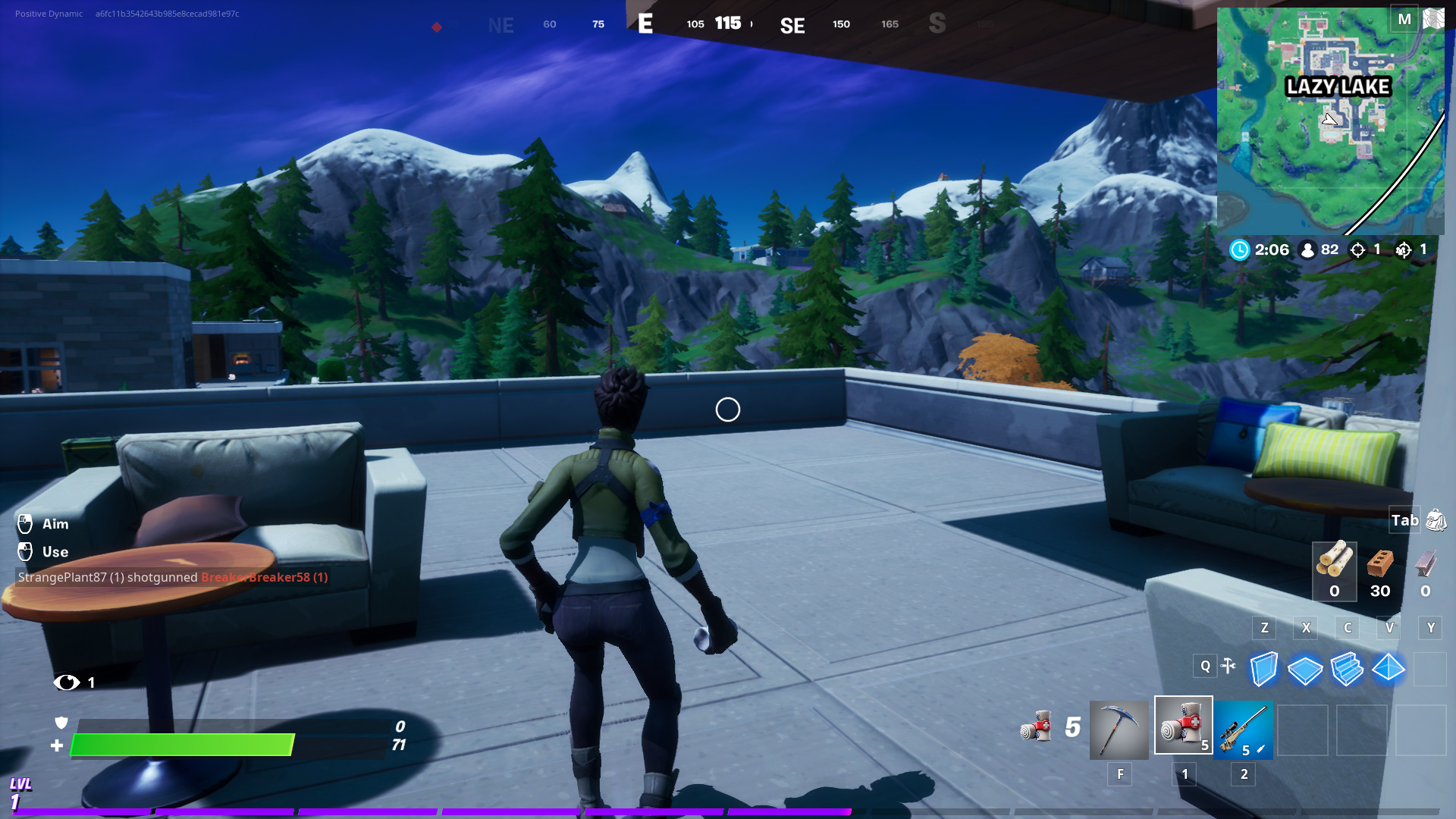Open the backpack inventory icon
1456x819 pixels.
tap(1436, 520)
